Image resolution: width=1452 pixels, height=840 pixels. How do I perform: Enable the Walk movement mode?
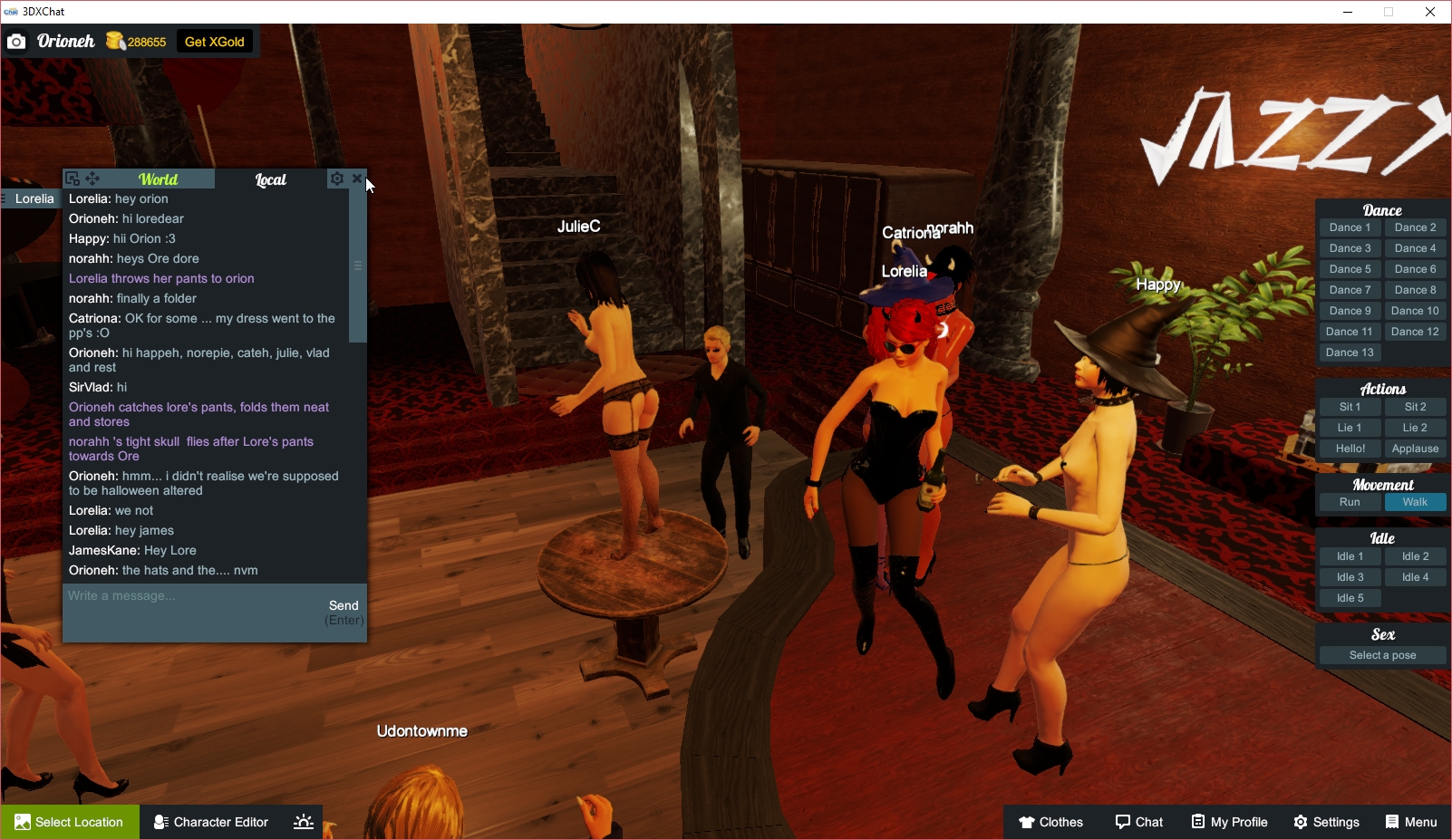tap(1415, 501)
